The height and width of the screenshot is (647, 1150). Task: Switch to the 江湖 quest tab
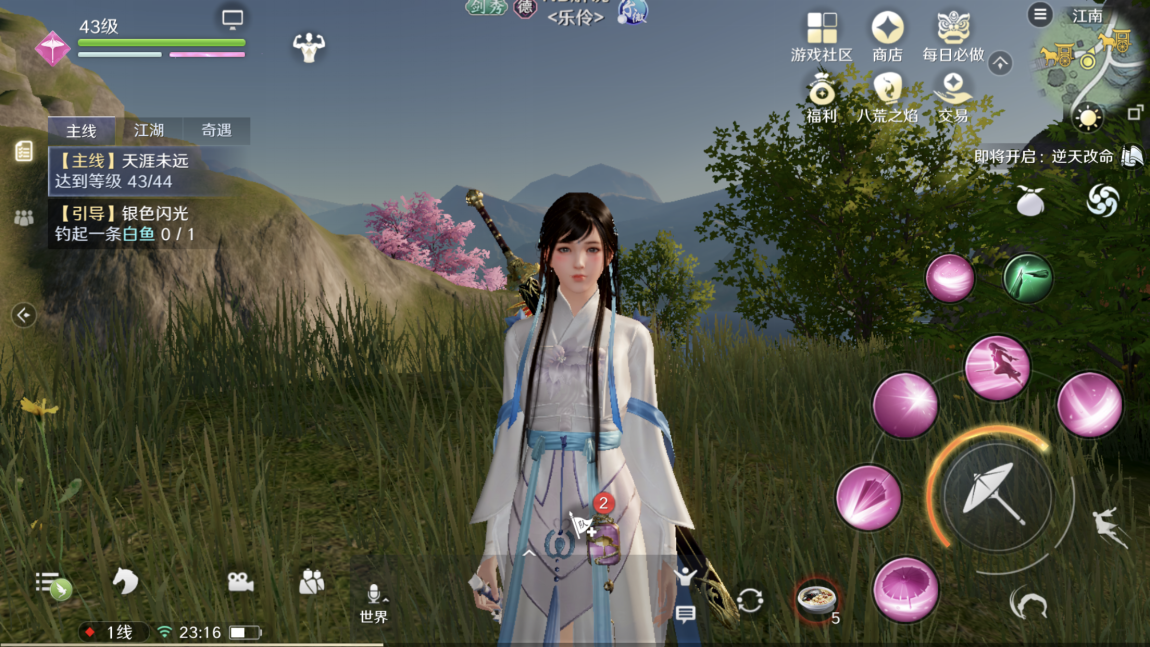click(149, 130)
